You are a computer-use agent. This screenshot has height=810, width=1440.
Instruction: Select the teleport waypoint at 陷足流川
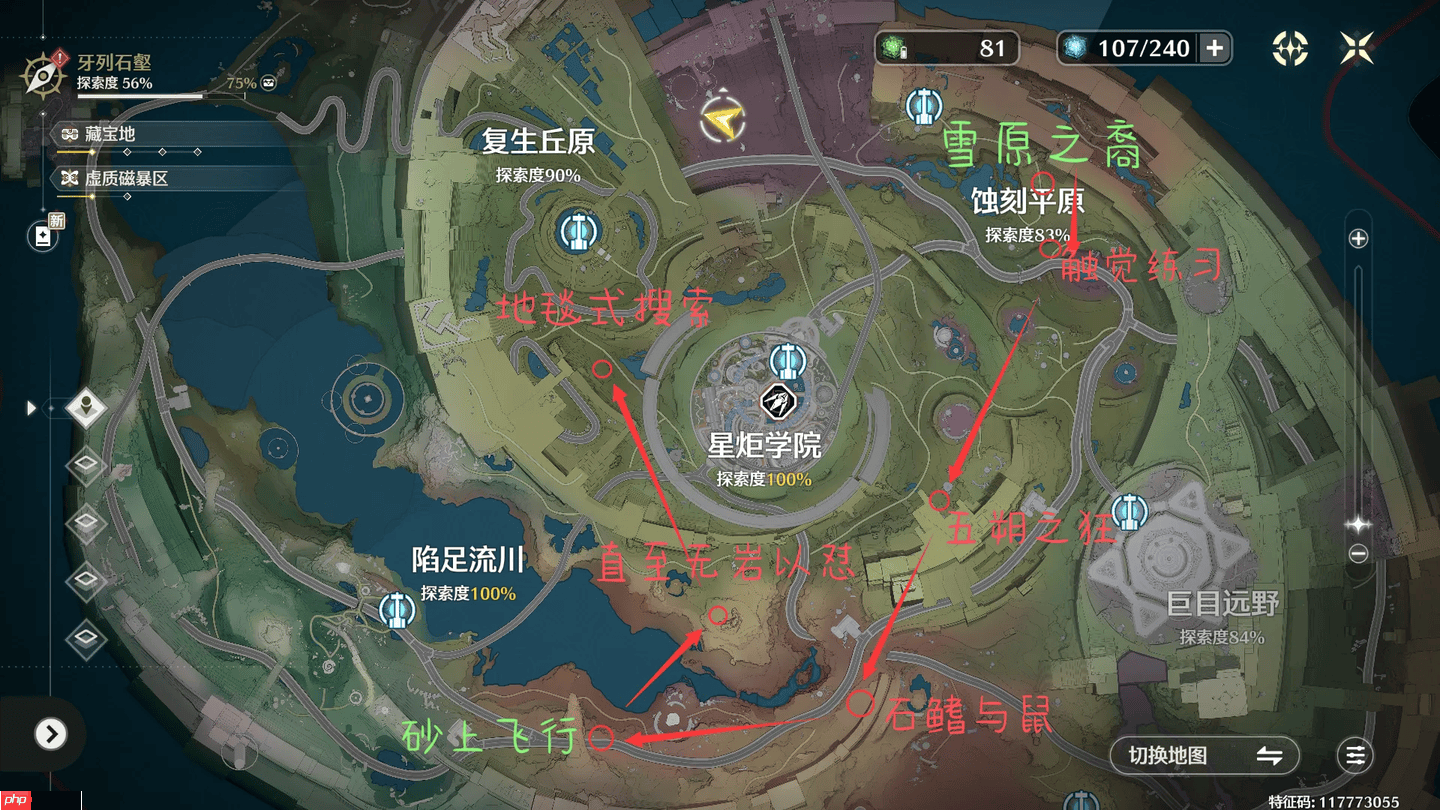396,610
